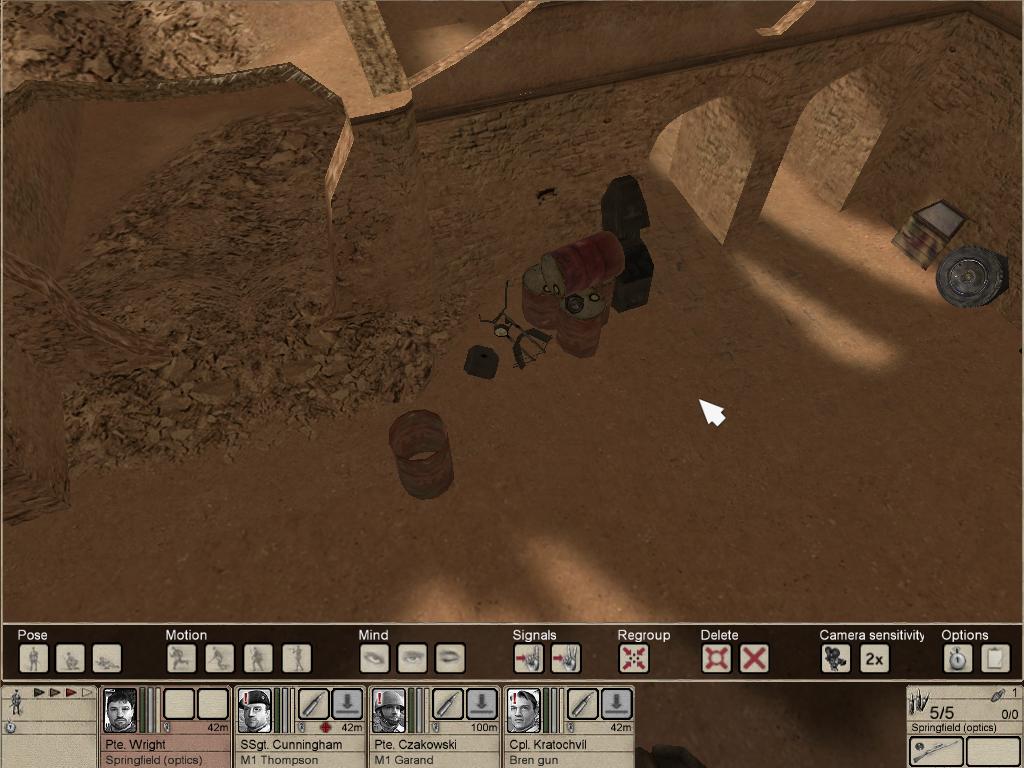Select the closed eye Mind setting
The height and width of the screenshot is (768, 1024).
point(450,658)
